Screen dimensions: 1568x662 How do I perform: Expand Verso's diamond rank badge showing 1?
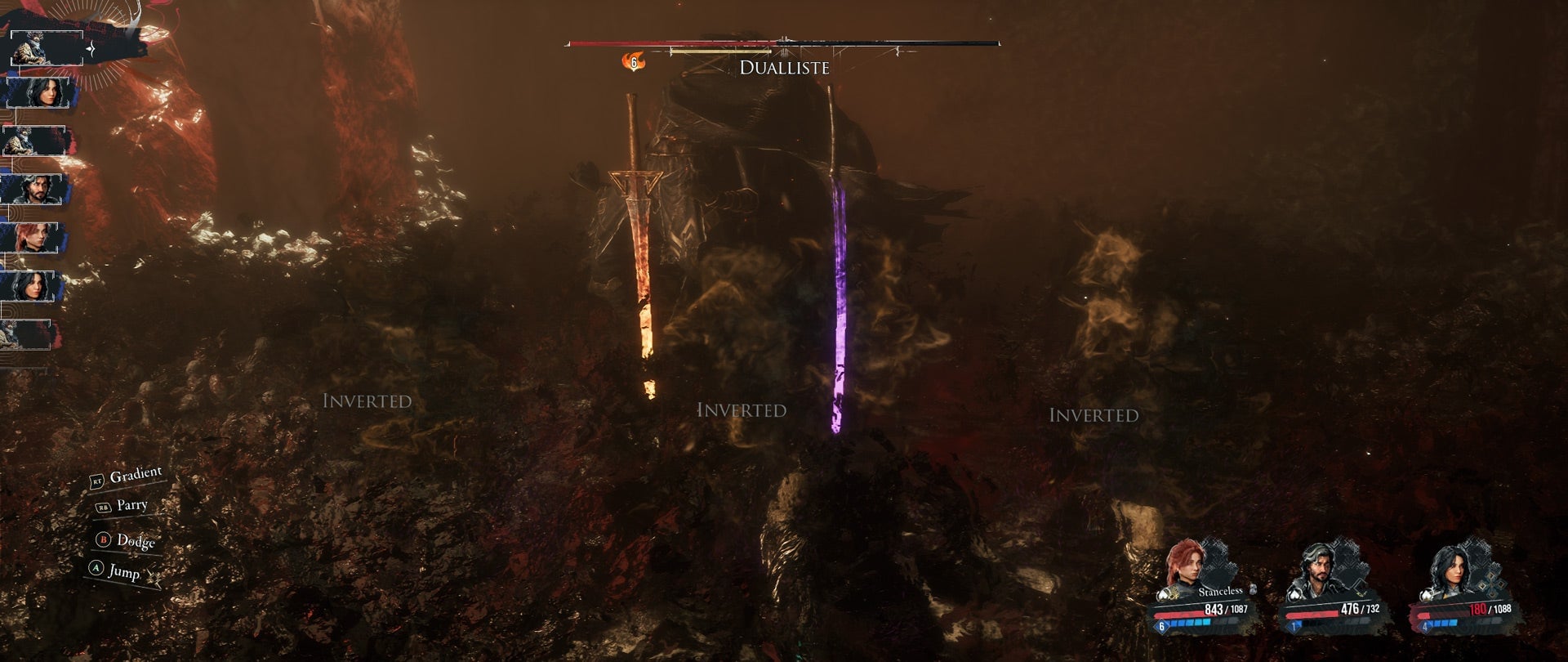tap(1292, 627)
